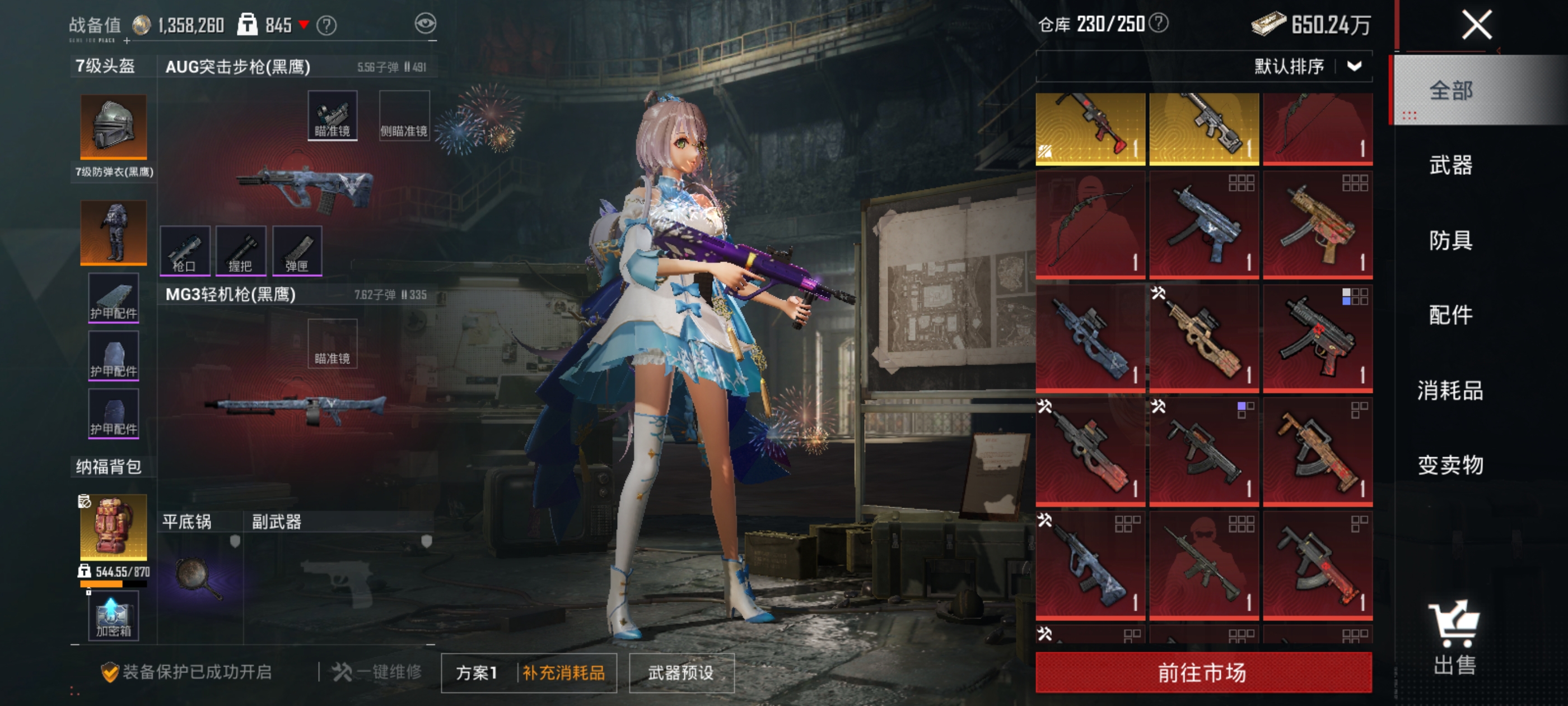Viewport: 1568px width, 706px height.
Task: Switch to the 武器 weapons tab
Action: (1450, 165)
